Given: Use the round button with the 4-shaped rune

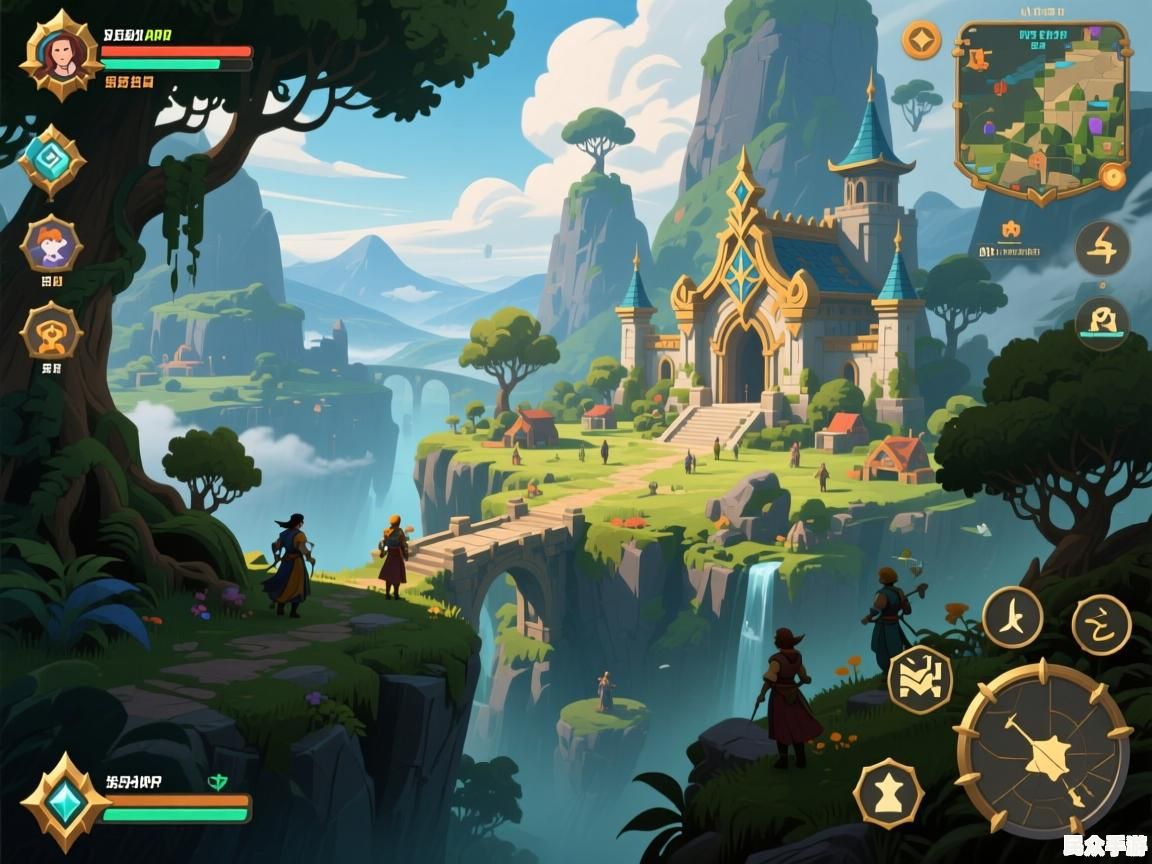Looking at the screenshot, I should click(1102, 246).
